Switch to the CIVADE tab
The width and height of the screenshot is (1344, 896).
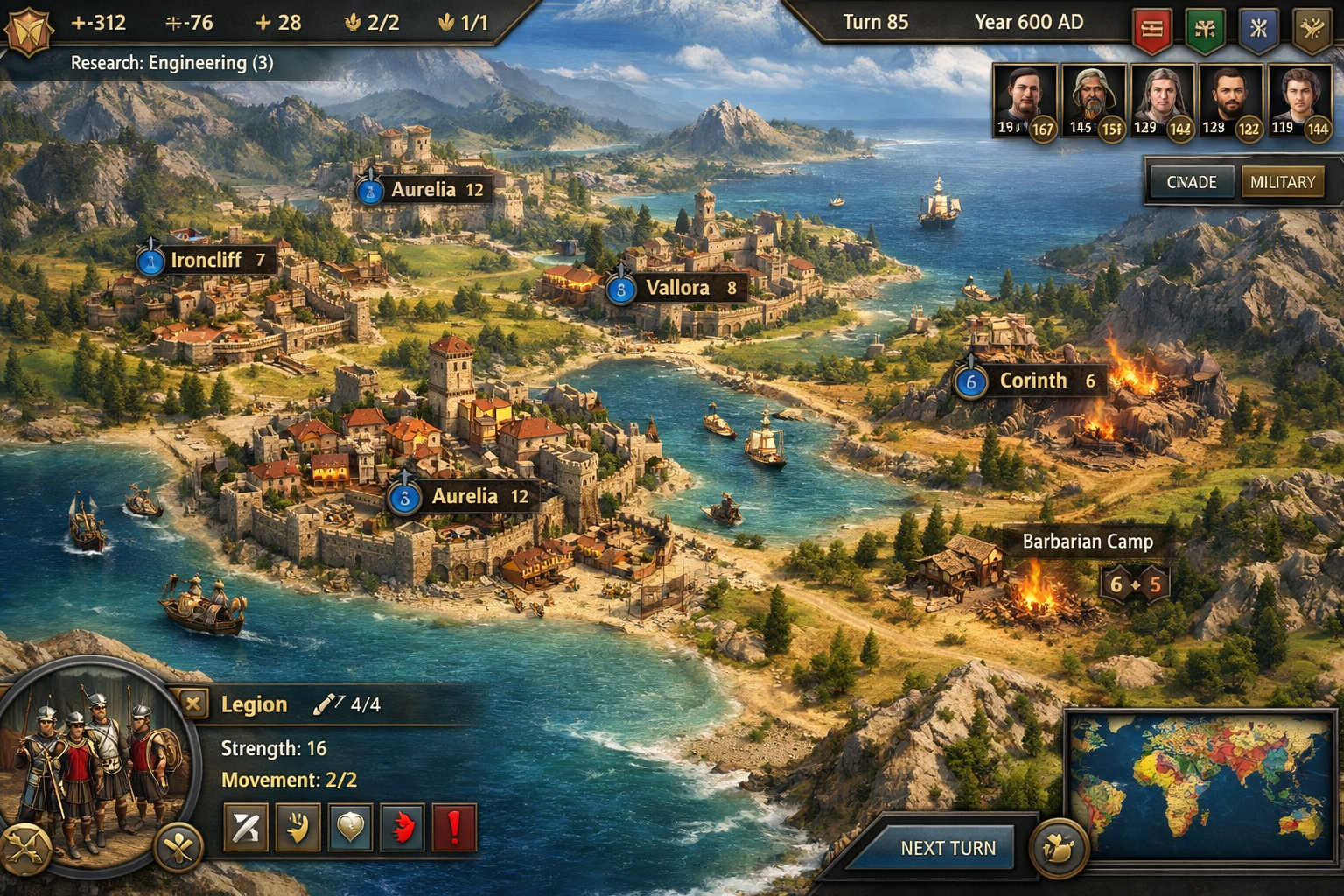[x=1191, y=182]
